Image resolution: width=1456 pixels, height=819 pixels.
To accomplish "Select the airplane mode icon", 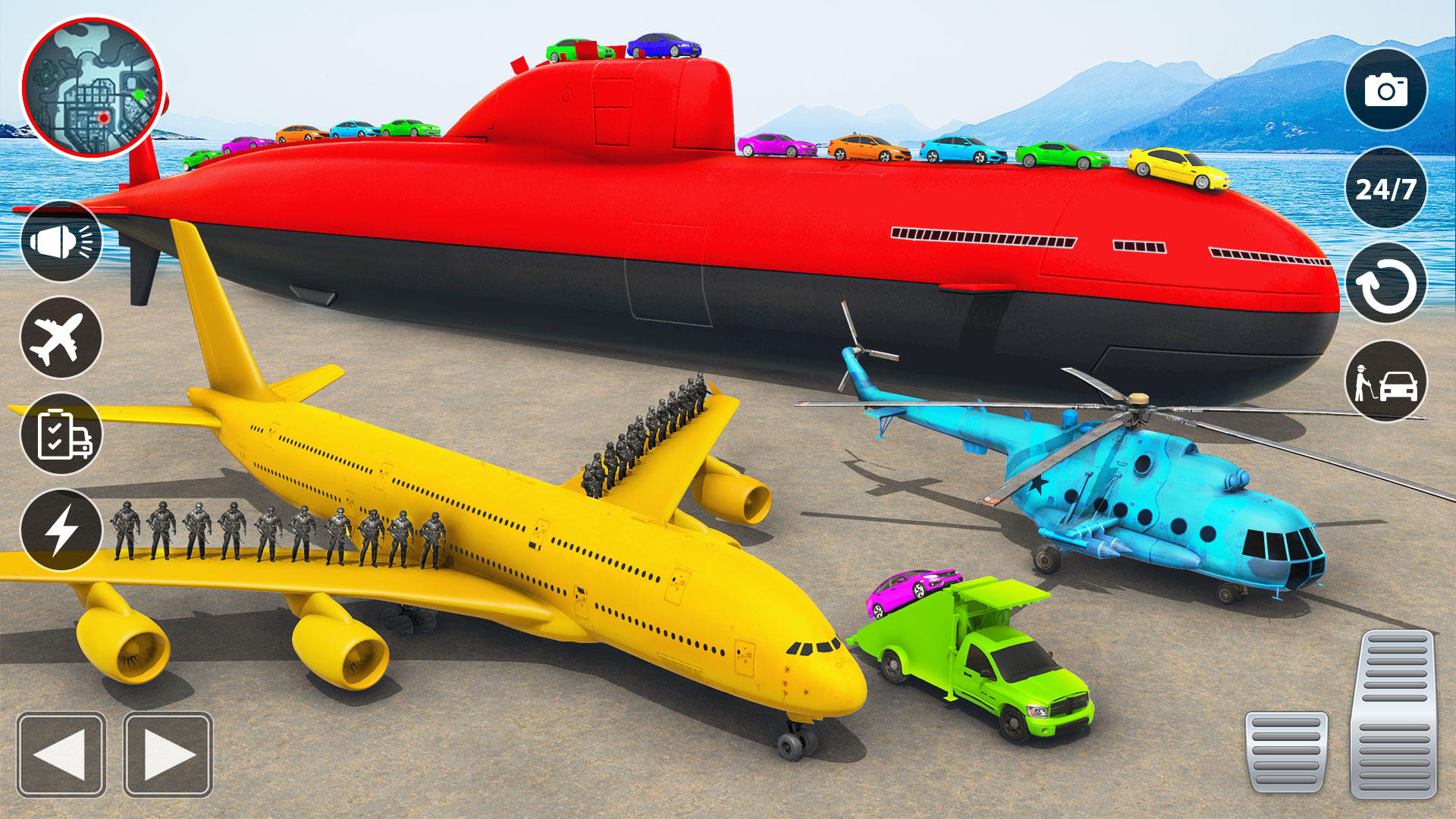I will [x=62, y=335].
